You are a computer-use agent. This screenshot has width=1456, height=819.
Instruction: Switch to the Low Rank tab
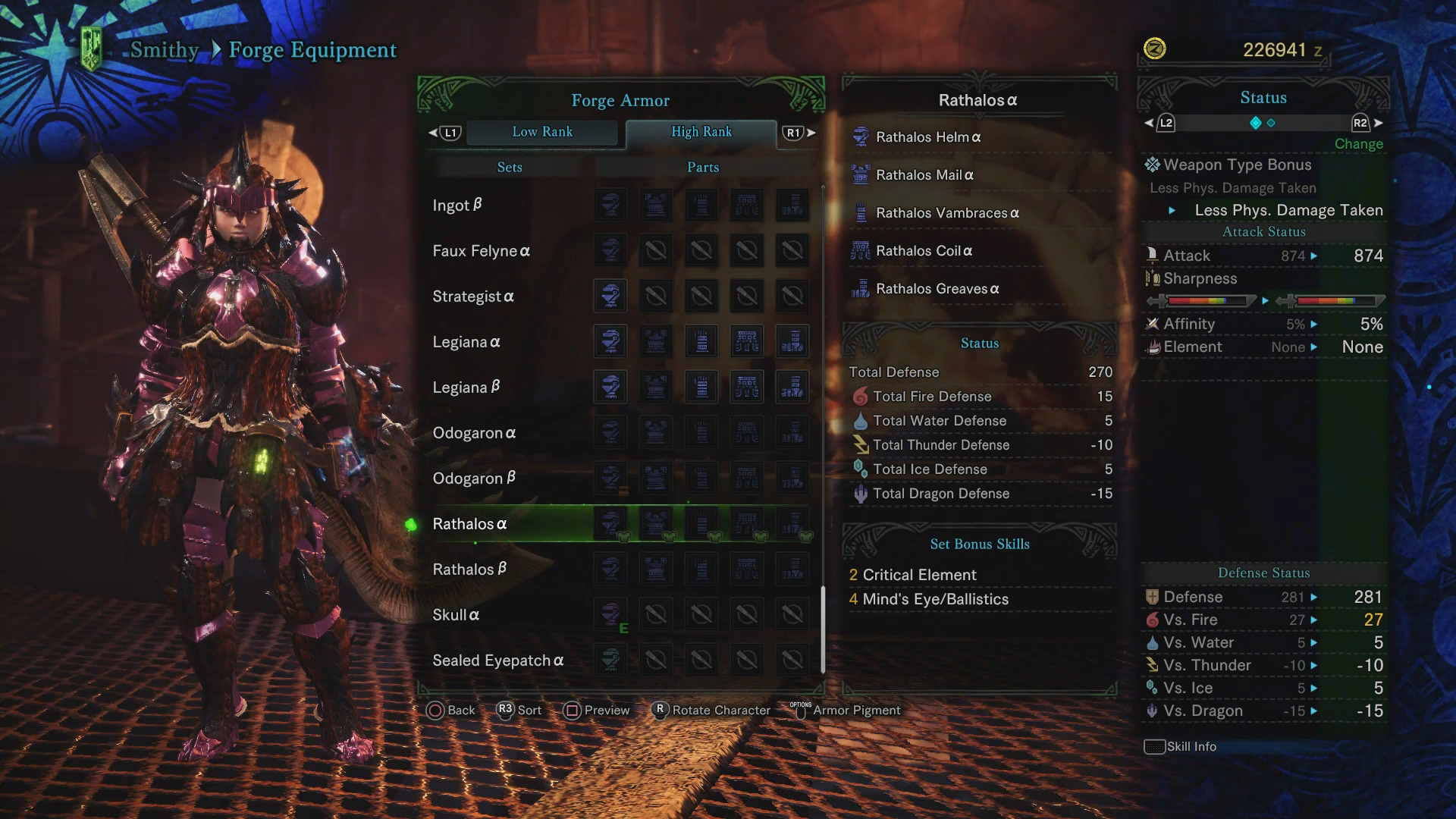click(543, 132)
